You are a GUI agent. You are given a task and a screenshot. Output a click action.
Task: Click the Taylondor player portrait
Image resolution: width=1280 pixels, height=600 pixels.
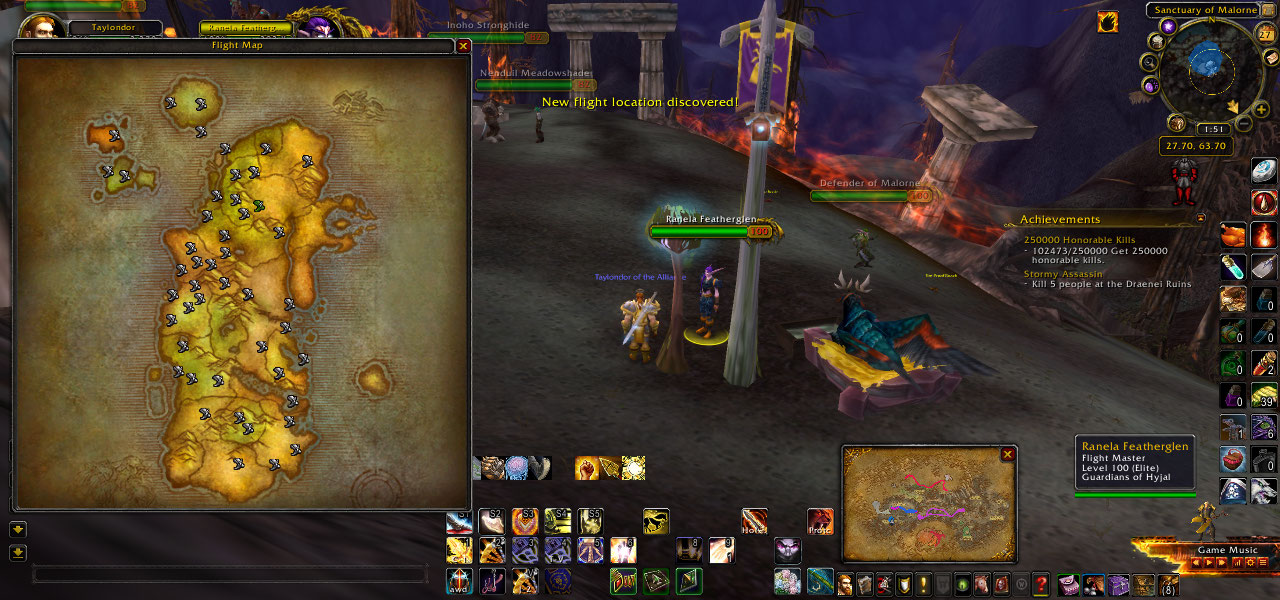(42, 27)
